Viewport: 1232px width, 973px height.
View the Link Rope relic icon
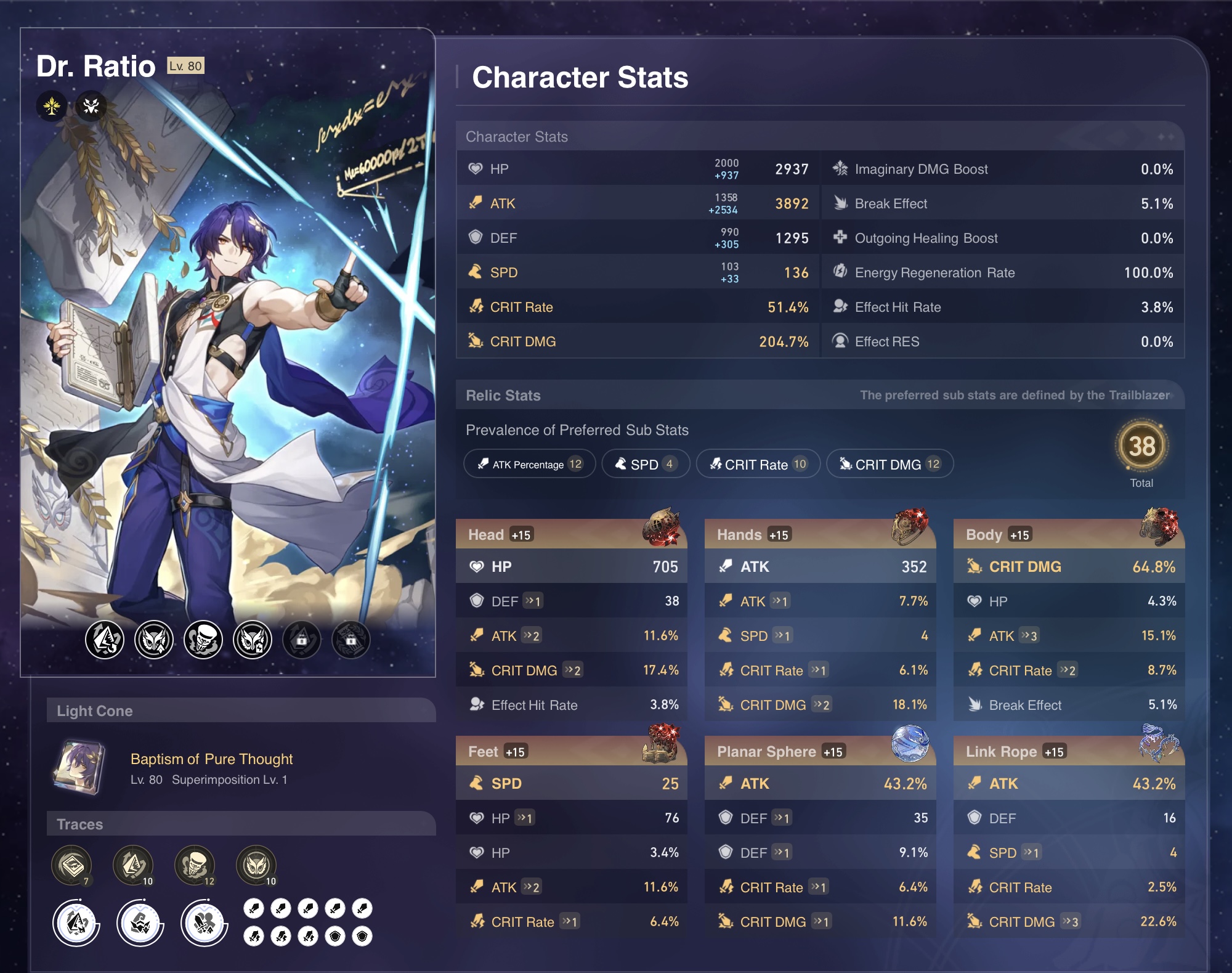point(1159,743)
